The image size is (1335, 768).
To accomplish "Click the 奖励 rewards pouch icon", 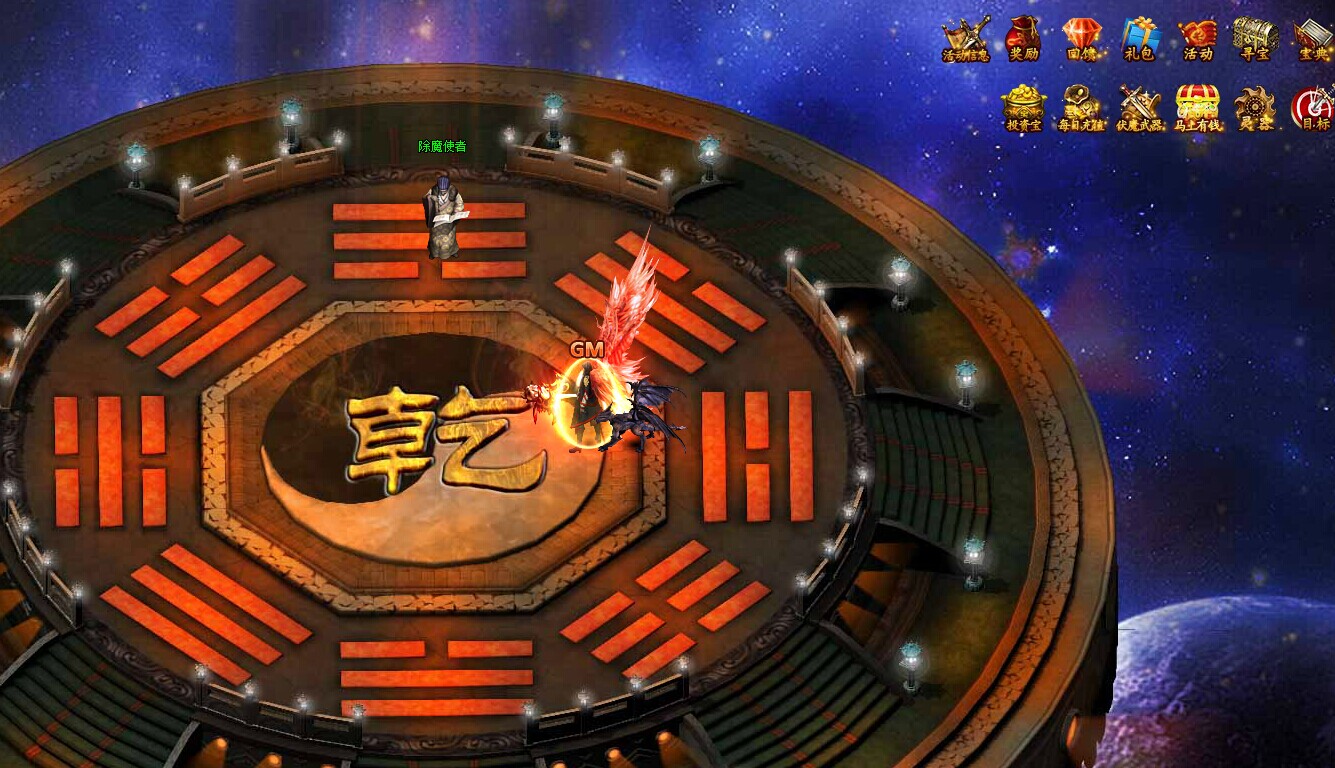I will coord(1023,35).
